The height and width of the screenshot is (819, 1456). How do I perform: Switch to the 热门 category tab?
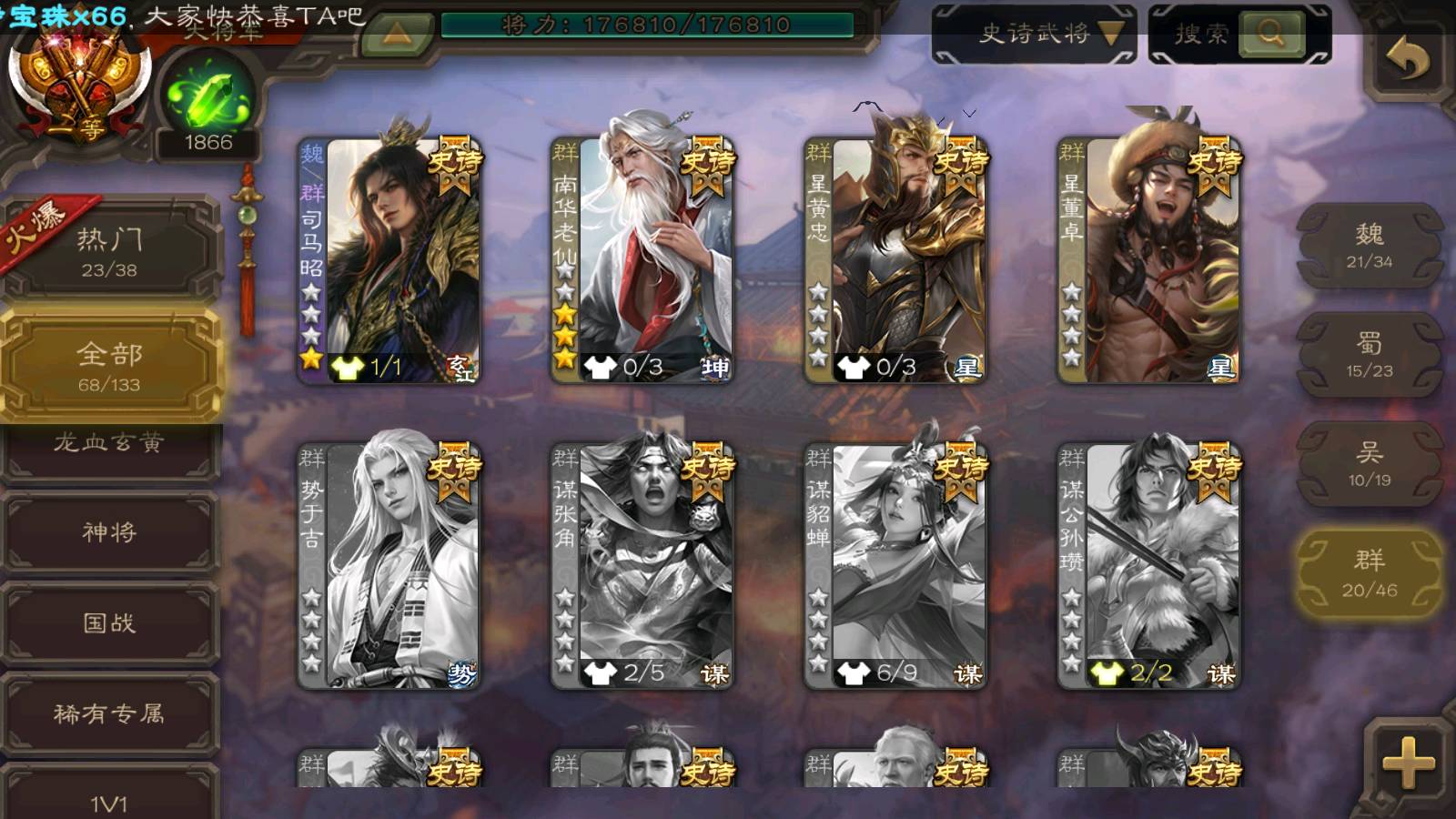coord(109,251)
